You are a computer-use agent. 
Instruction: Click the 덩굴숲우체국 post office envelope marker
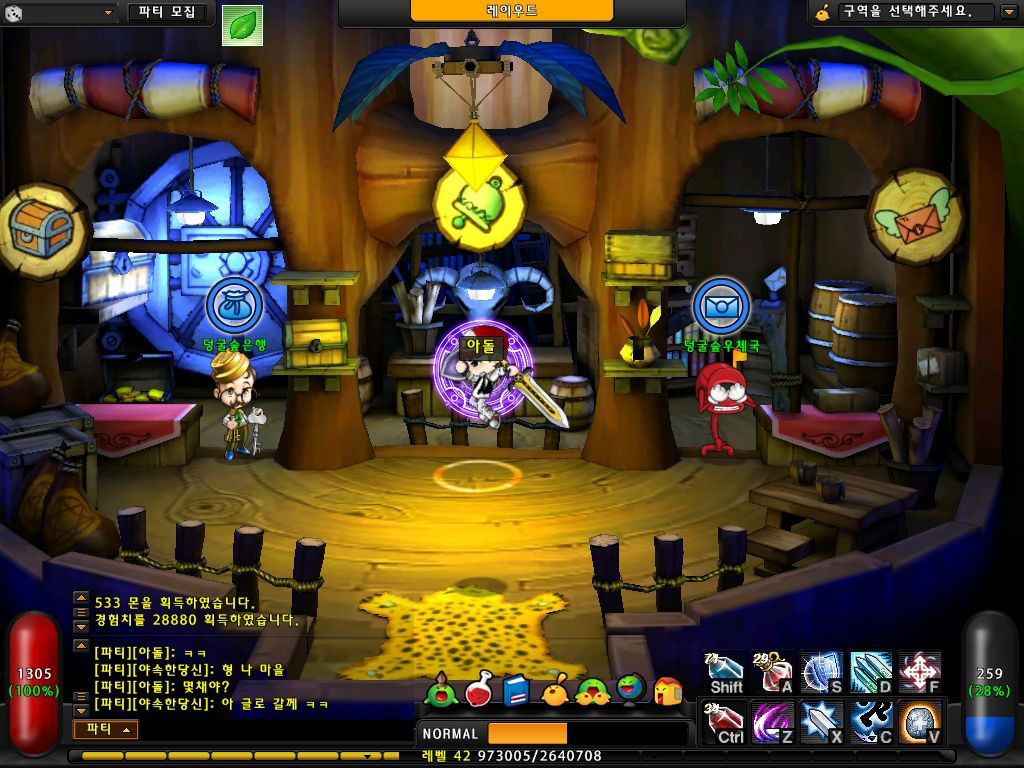coord(721,305)
